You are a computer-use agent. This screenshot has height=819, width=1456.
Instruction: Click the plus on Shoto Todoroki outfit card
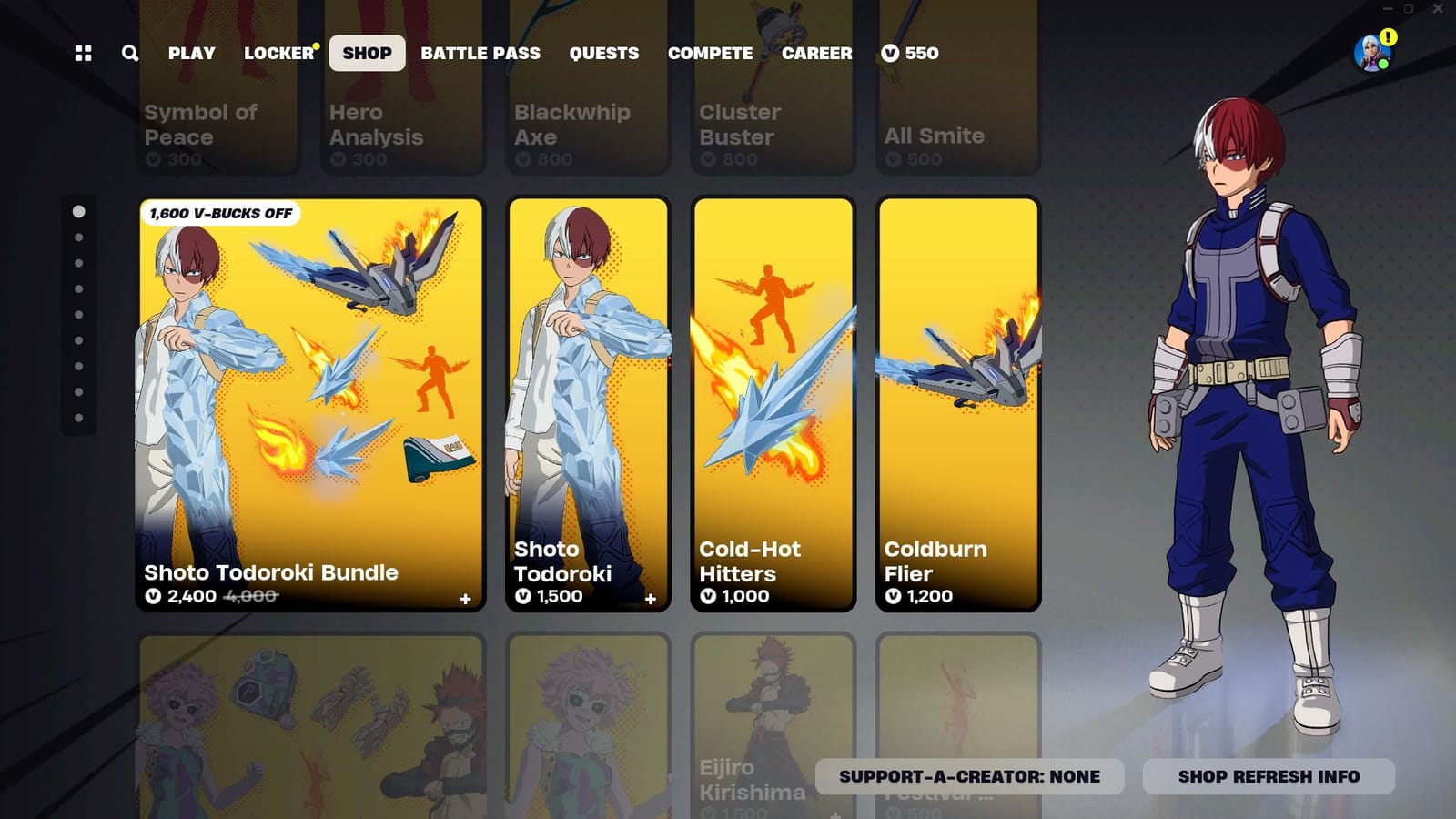pyautogui.click(x=651, y=600)
